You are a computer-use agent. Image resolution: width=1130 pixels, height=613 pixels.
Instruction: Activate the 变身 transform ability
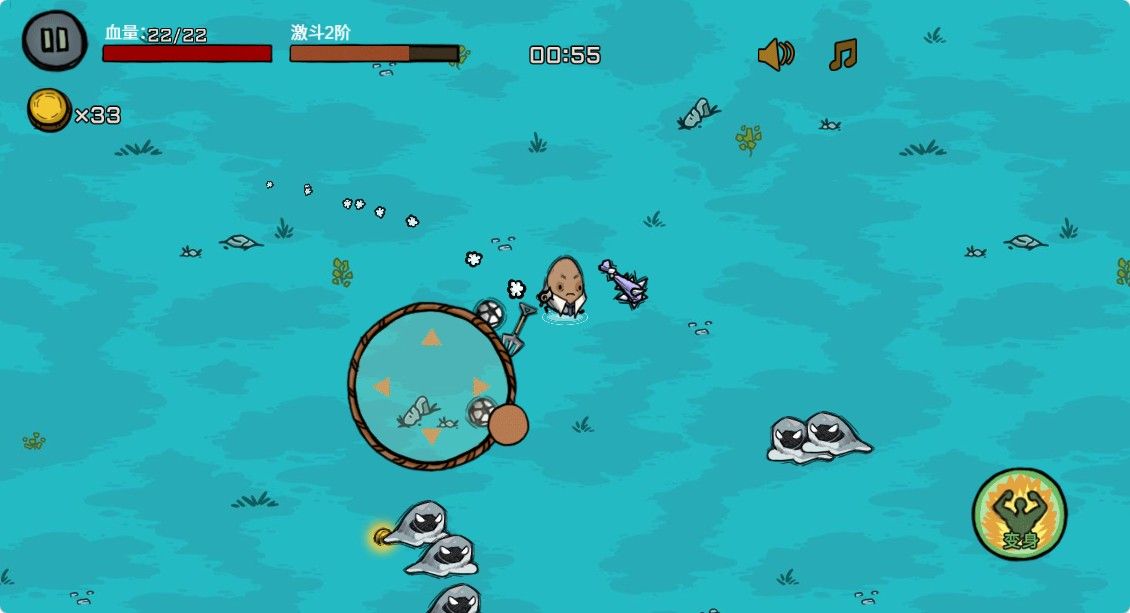tap(1019, 514)
